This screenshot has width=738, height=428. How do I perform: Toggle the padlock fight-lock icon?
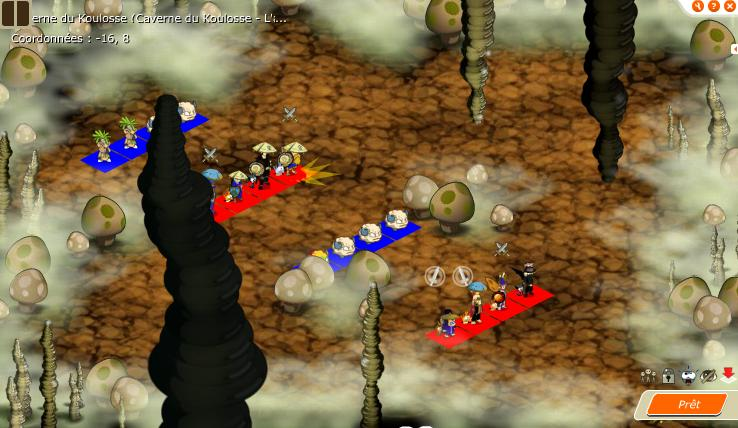pos(668,376)
